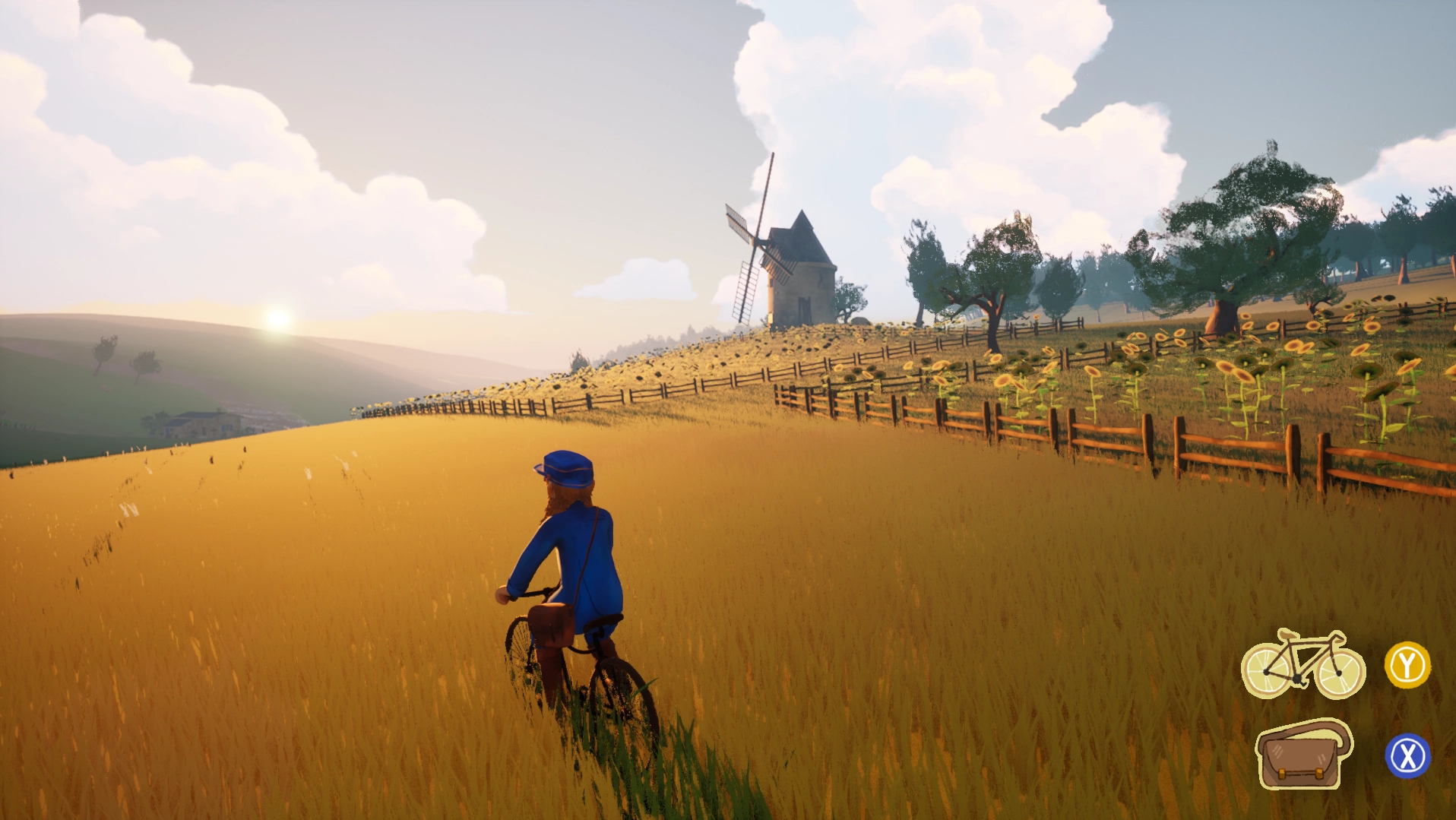Open the brown satchel bag icon
This screenshot has height=820, width=1456.
[1302, 755]
